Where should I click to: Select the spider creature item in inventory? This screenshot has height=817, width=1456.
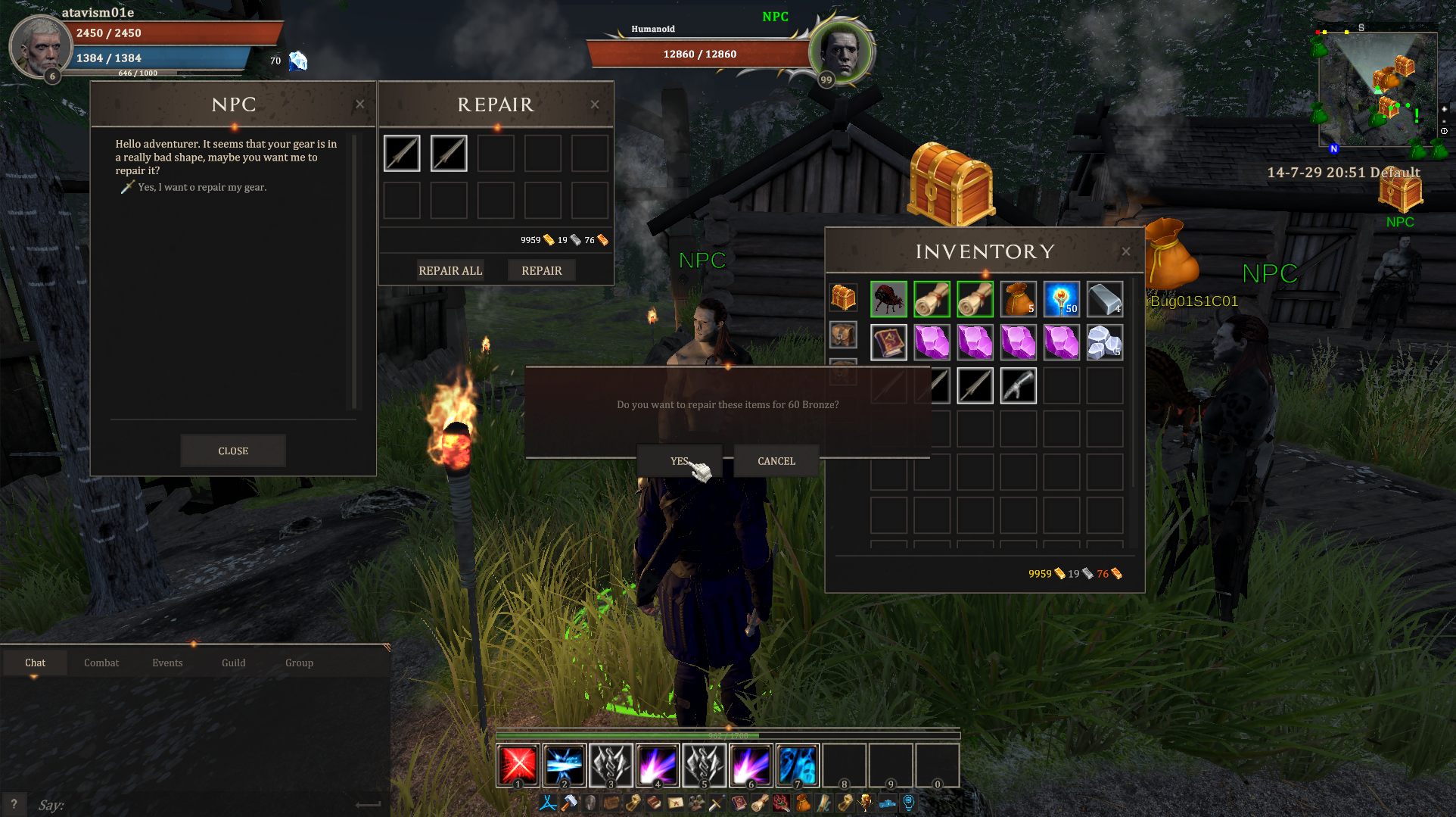[x=888, y=299]
